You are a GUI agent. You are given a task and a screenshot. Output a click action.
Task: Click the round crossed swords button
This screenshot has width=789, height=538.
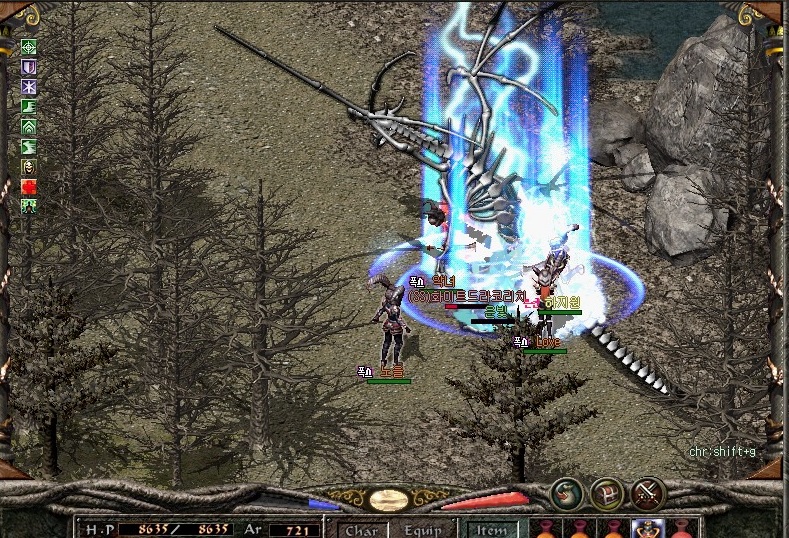[x=648, y=493]
